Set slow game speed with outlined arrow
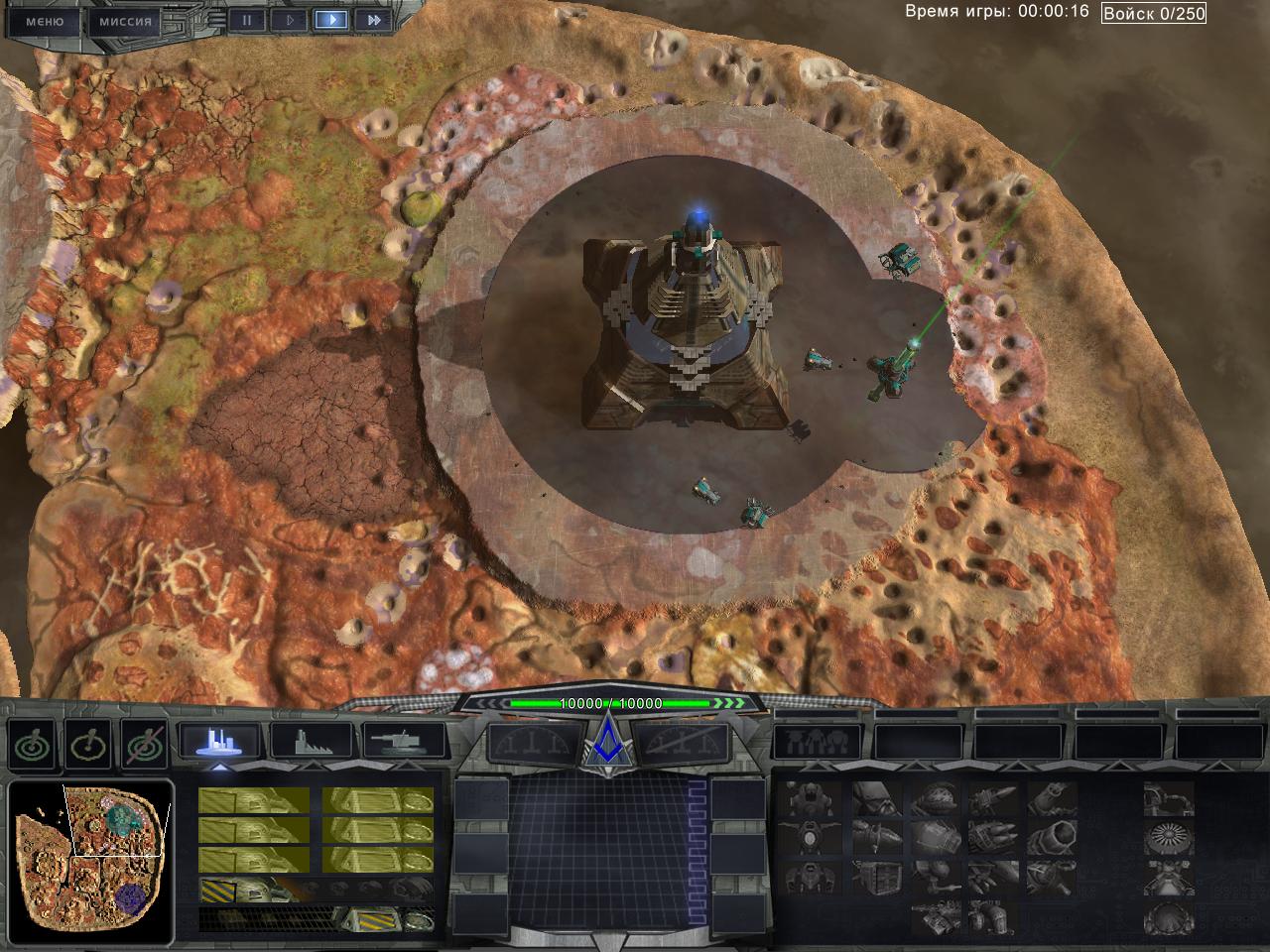Viewport: 1270px width, 952px height. coord(289,20)
